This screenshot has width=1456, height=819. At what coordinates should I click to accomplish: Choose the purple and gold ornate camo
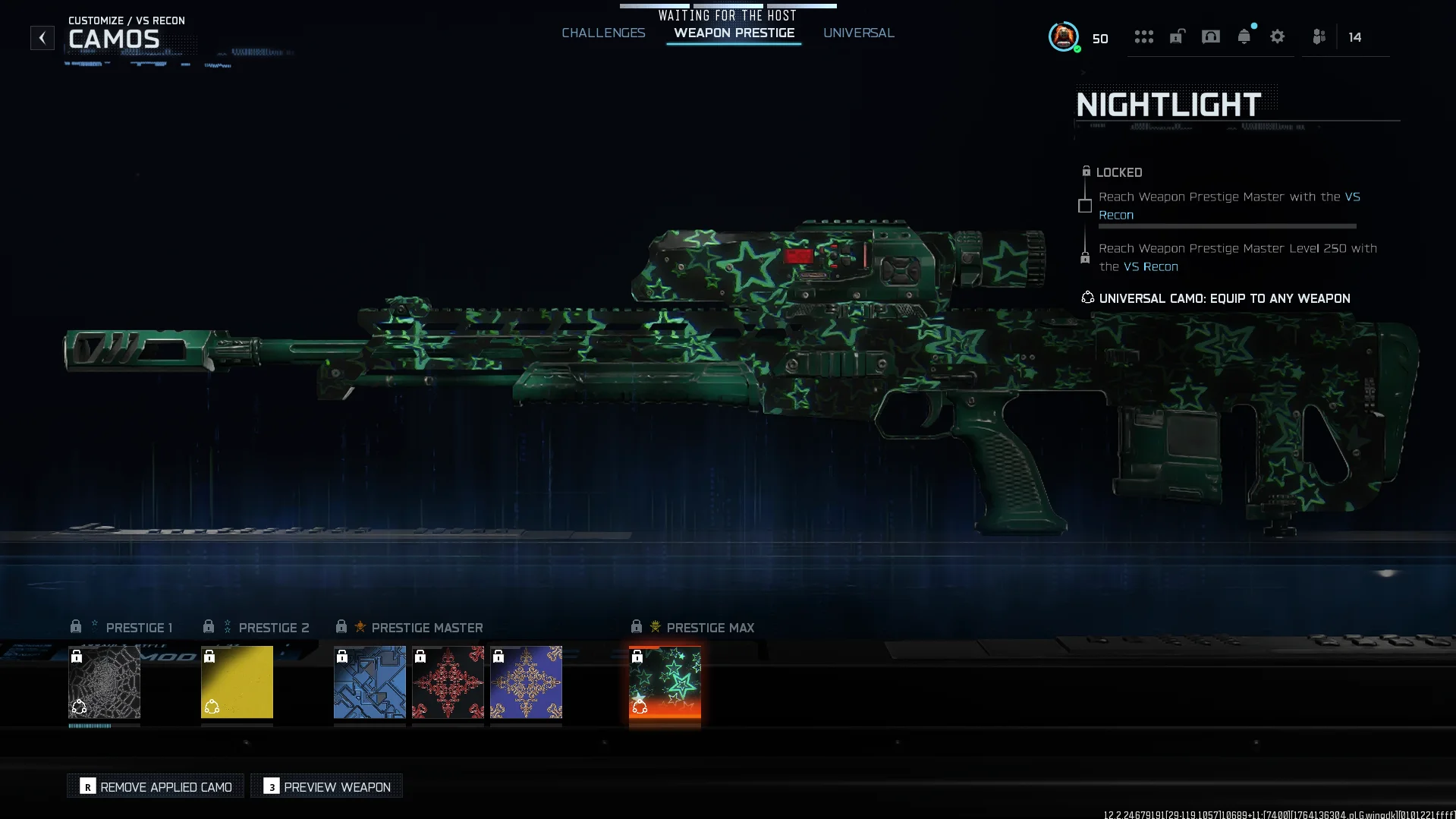[526, 682]
